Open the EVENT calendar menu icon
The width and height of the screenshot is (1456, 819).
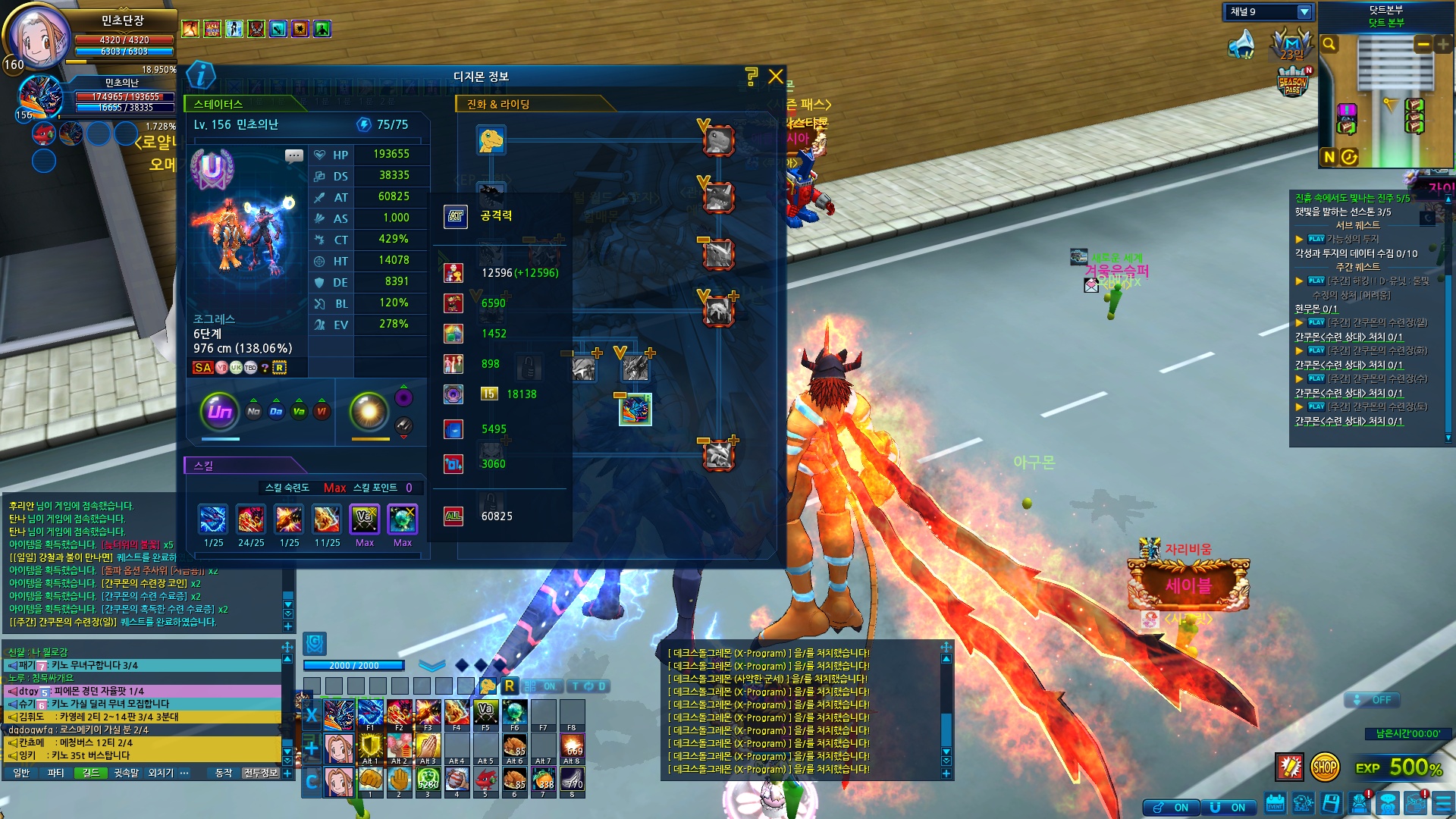tap(1275, 803)
